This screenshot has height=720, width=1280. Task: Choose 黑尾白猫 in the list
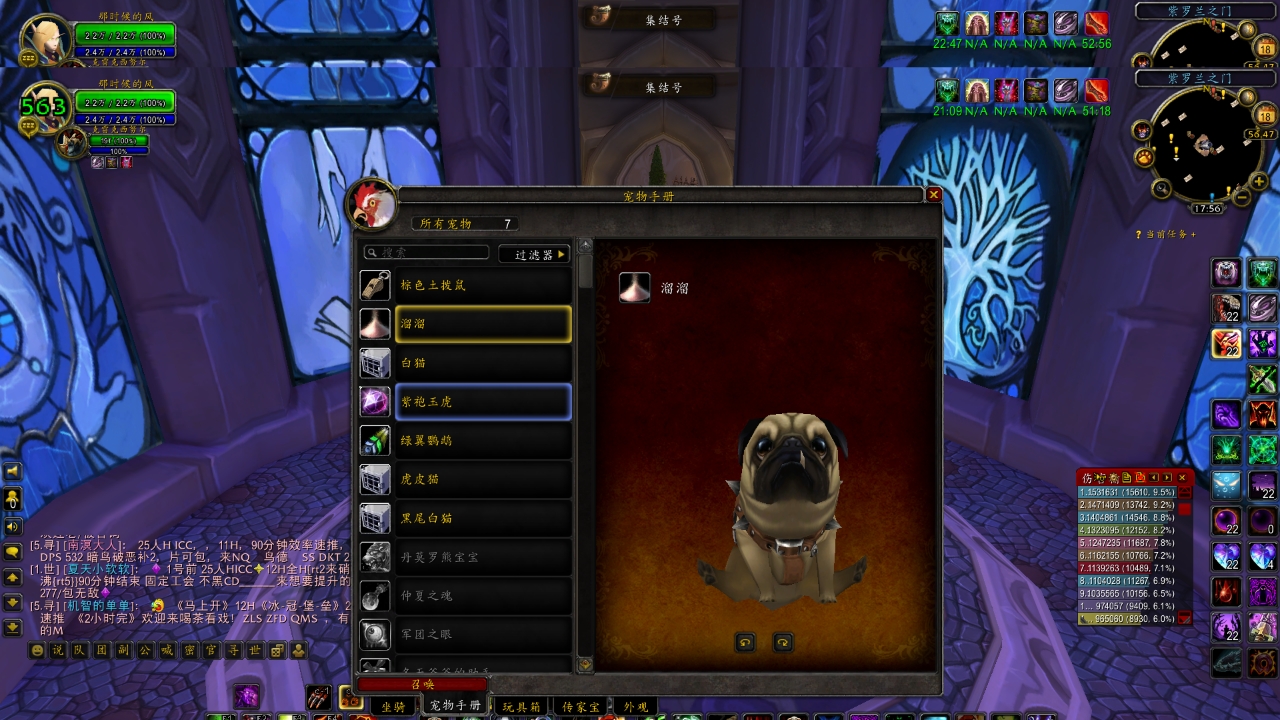pyautogui.click(x=483, y=518)
